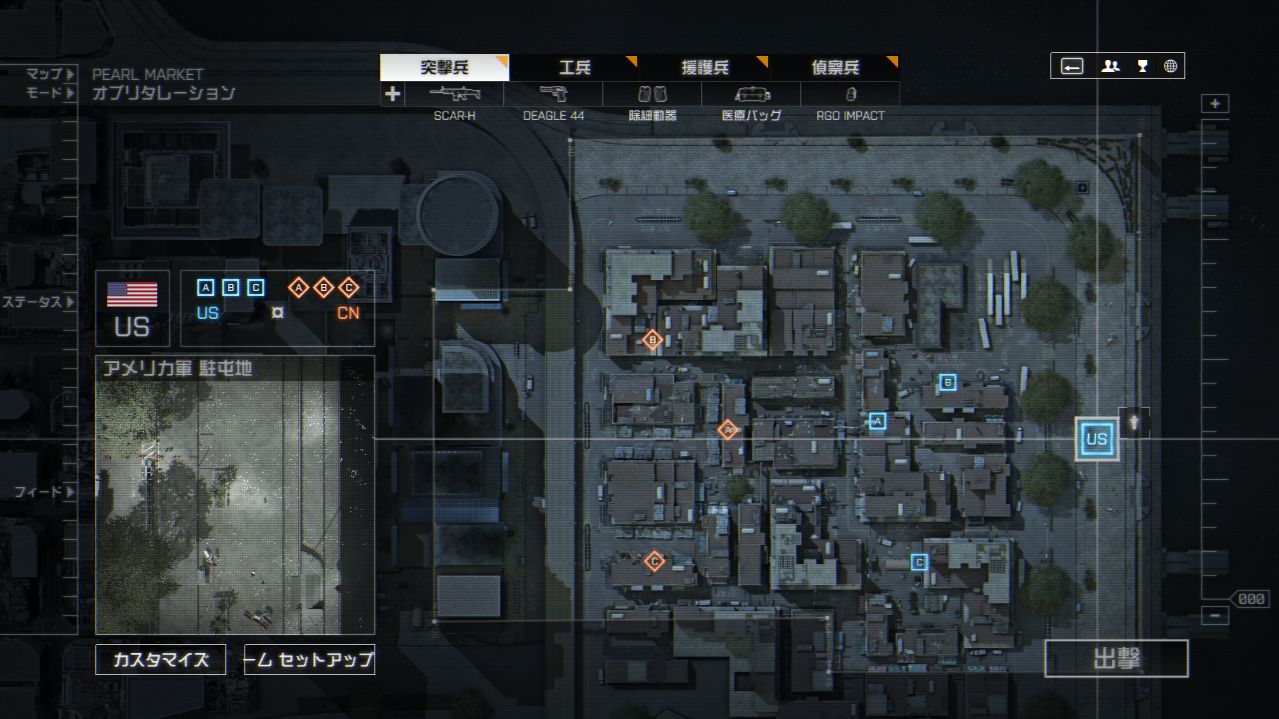
Task: Open the squad players icon
Action: pyautogui.click(x=1110, y=66)
